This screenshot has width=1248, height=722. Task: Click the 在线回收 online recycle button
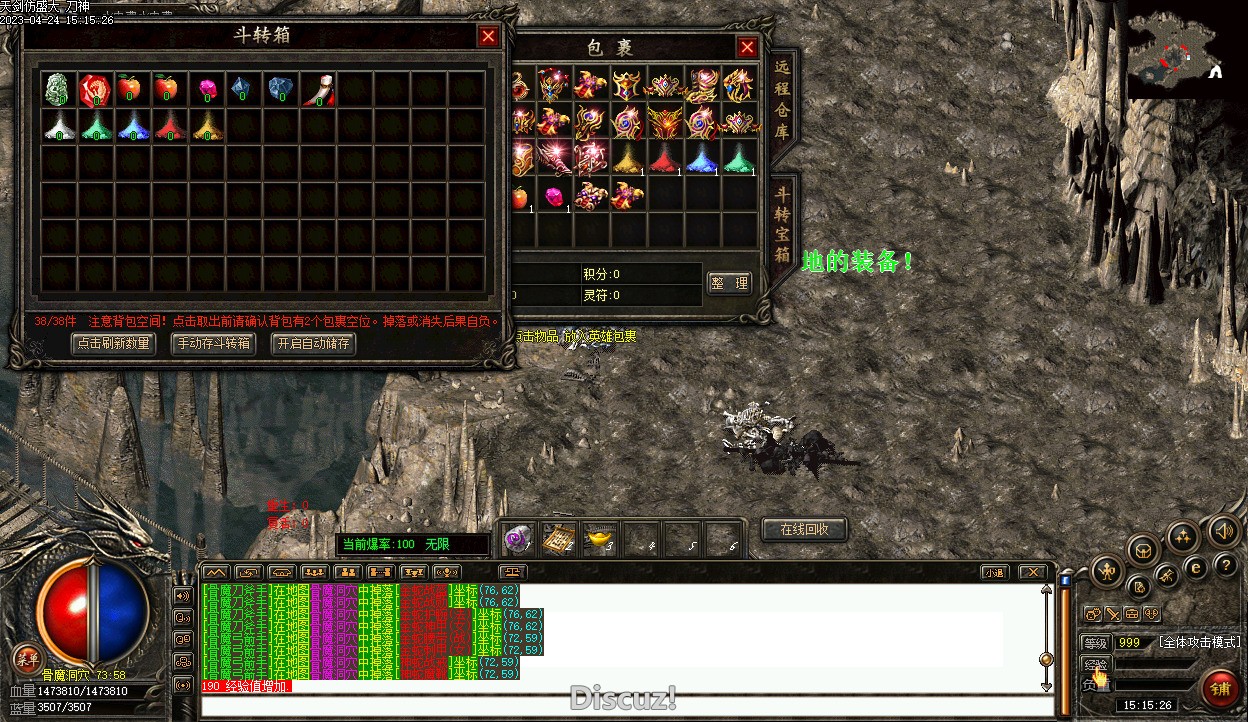805,529
